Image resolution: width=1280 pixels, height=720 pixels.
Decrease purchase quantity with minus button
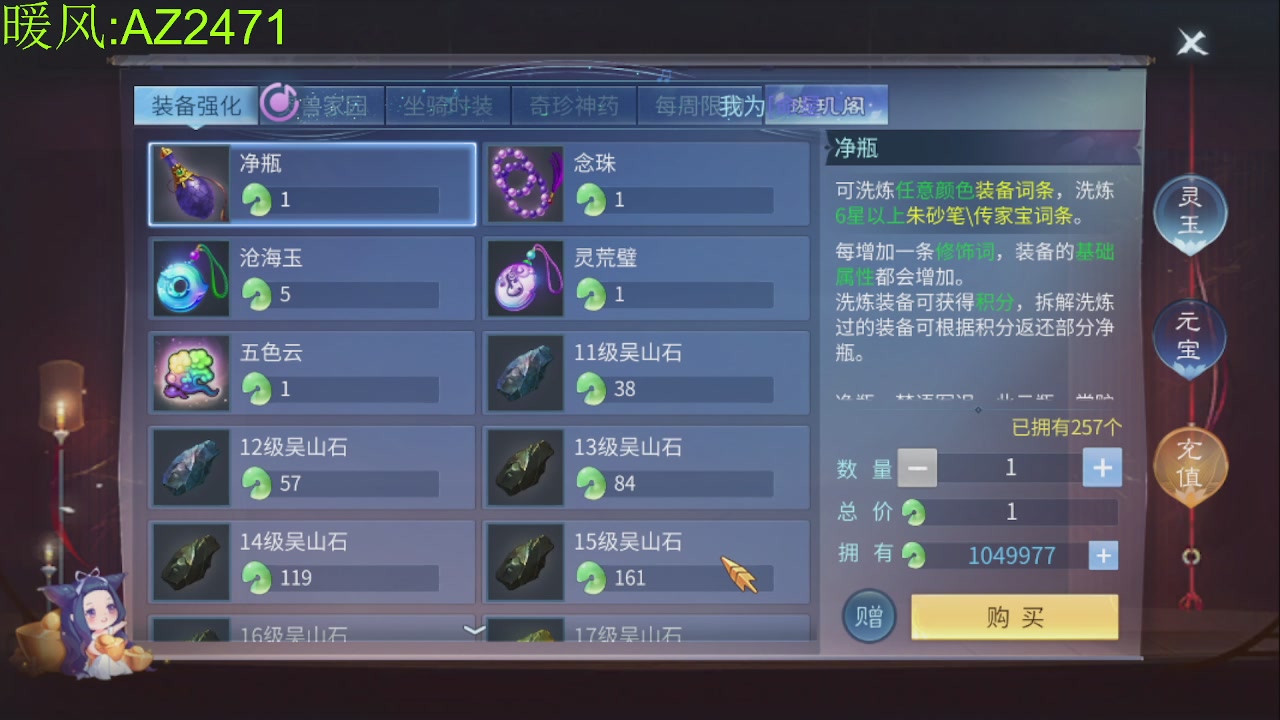[916, 467]
